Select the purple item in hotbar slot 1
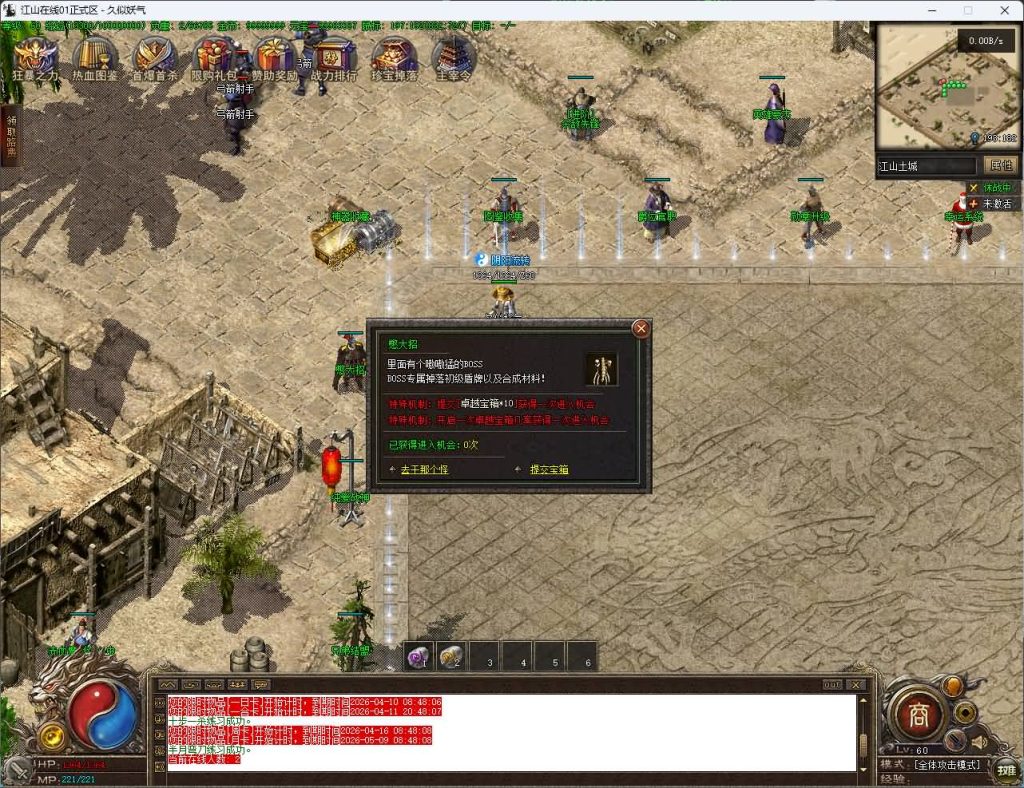Screen dimensions: 1024x788 click(x=419, y=657)
